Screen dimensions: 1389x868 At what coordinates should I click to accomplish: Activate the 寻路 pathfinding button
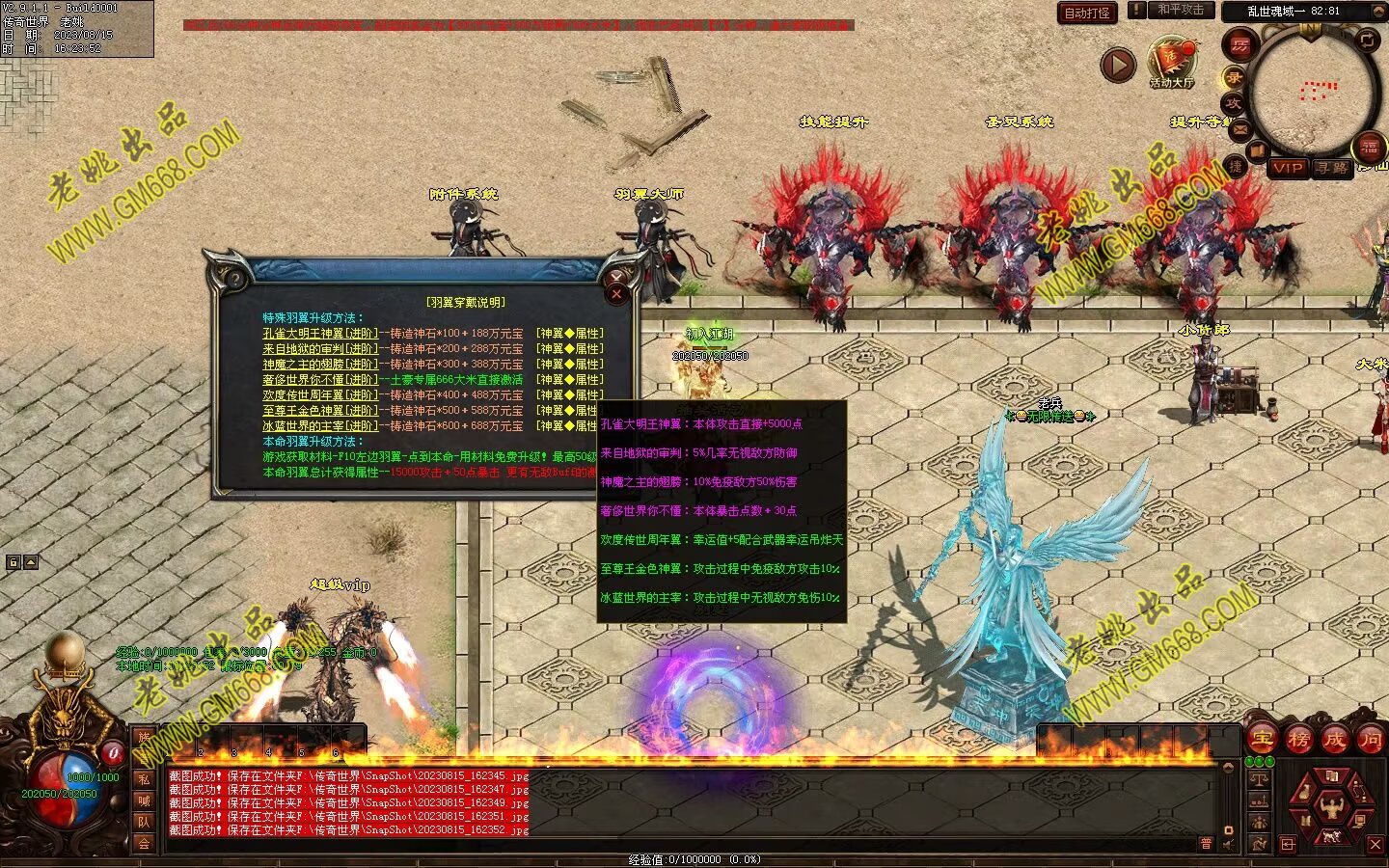pyautogui.click(x=1331, y=168)
